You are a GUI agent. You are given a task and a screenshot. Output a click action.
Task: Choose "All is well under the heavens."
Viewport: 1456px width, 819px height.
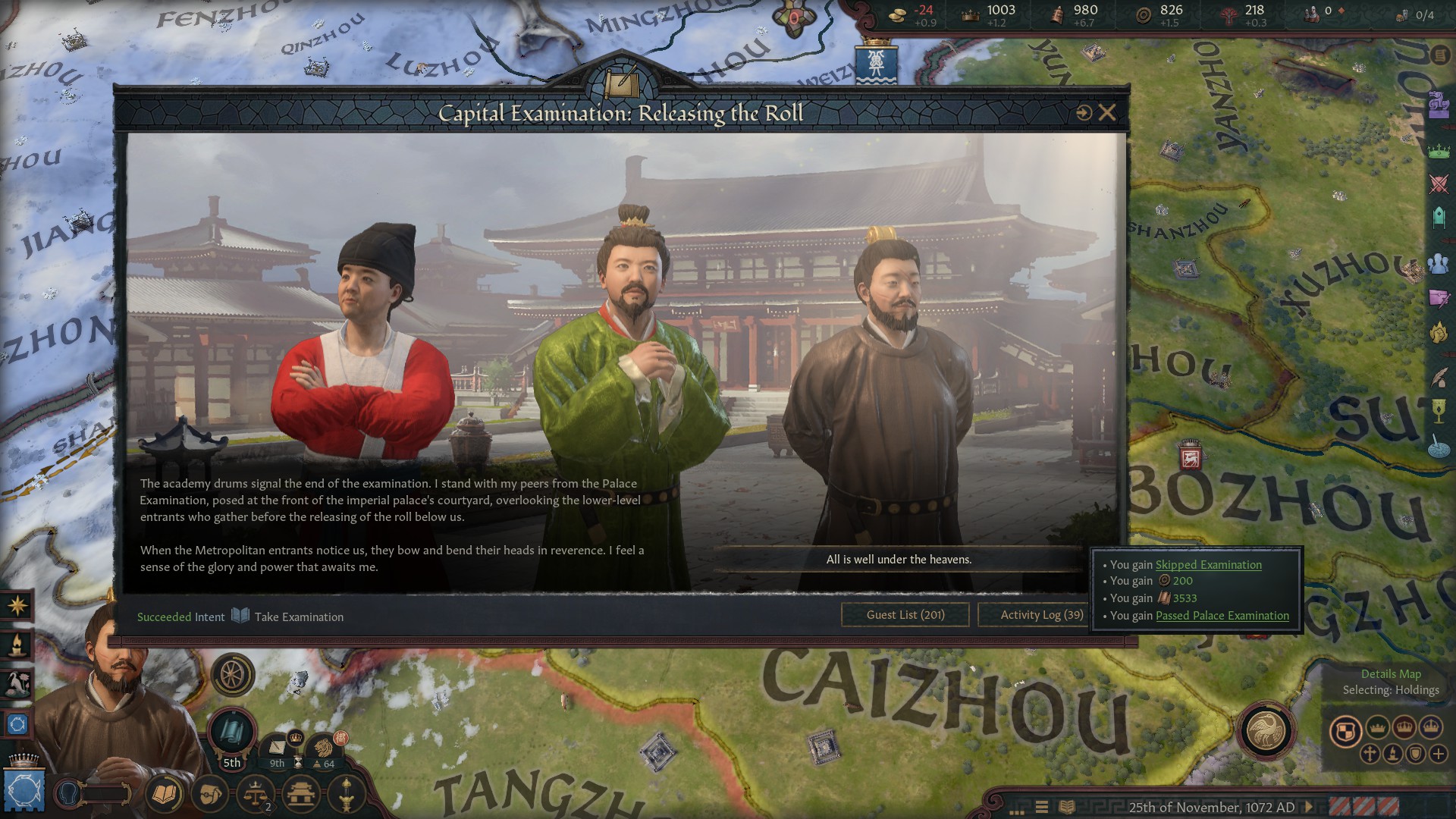point(899,560)
